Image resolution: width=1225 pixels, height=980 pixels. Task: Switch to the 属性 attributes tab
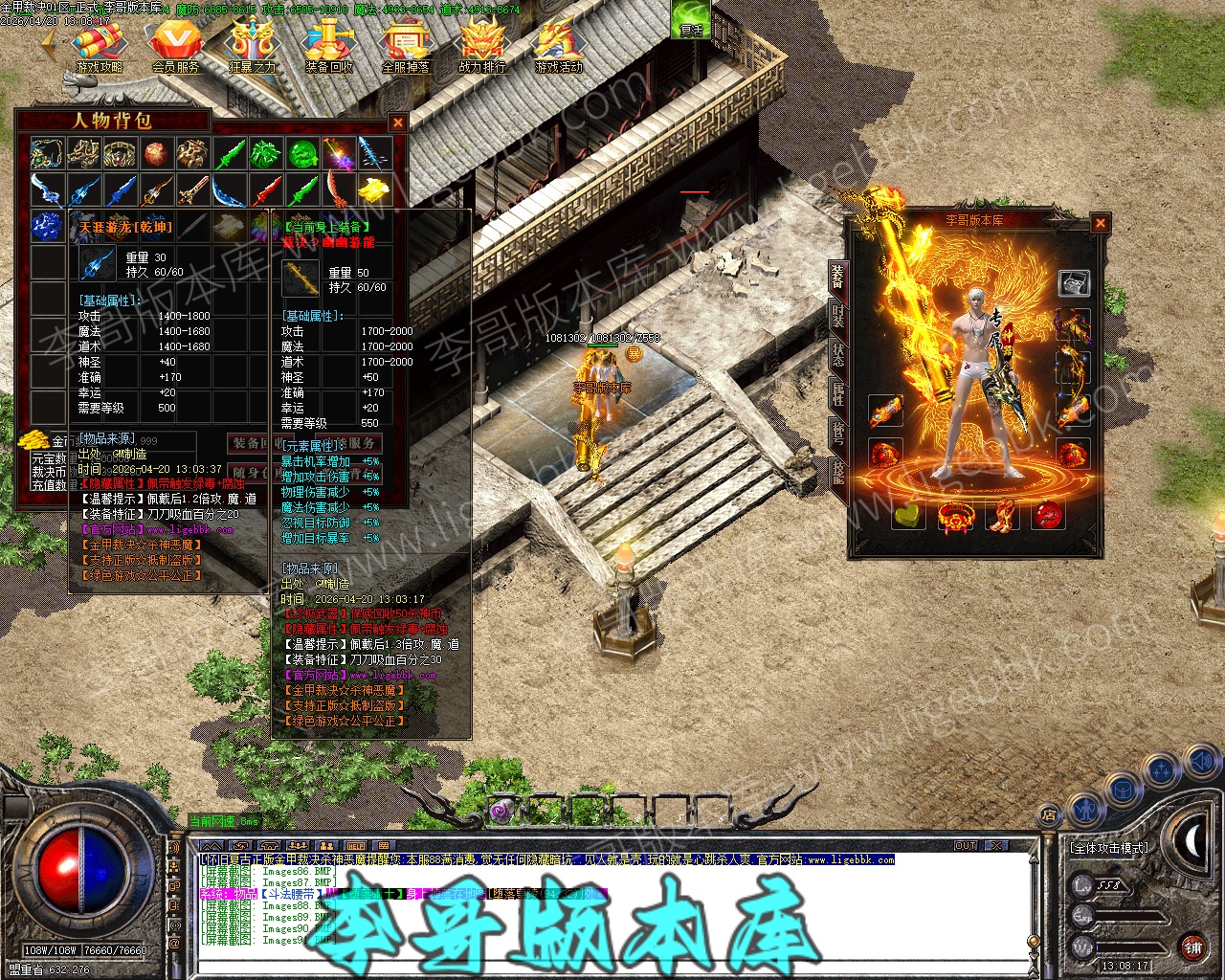point(837,393)
